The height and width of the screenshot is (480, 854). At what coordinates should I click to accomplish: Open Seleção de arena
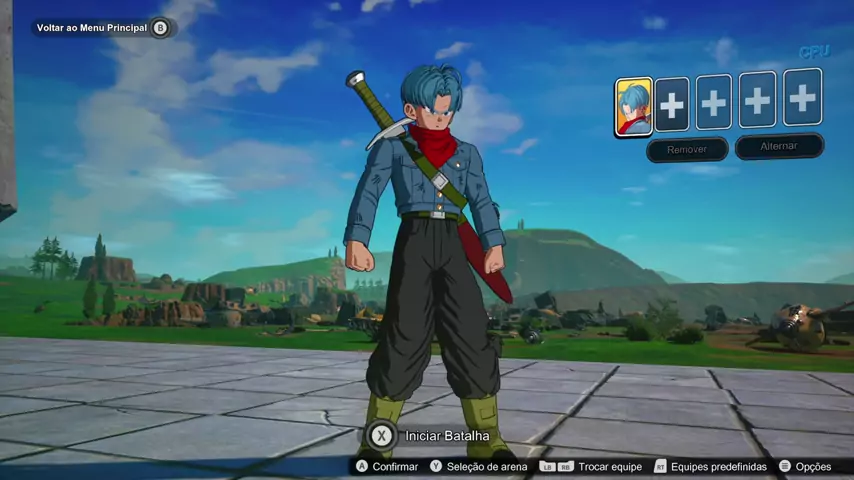[478, 467]
